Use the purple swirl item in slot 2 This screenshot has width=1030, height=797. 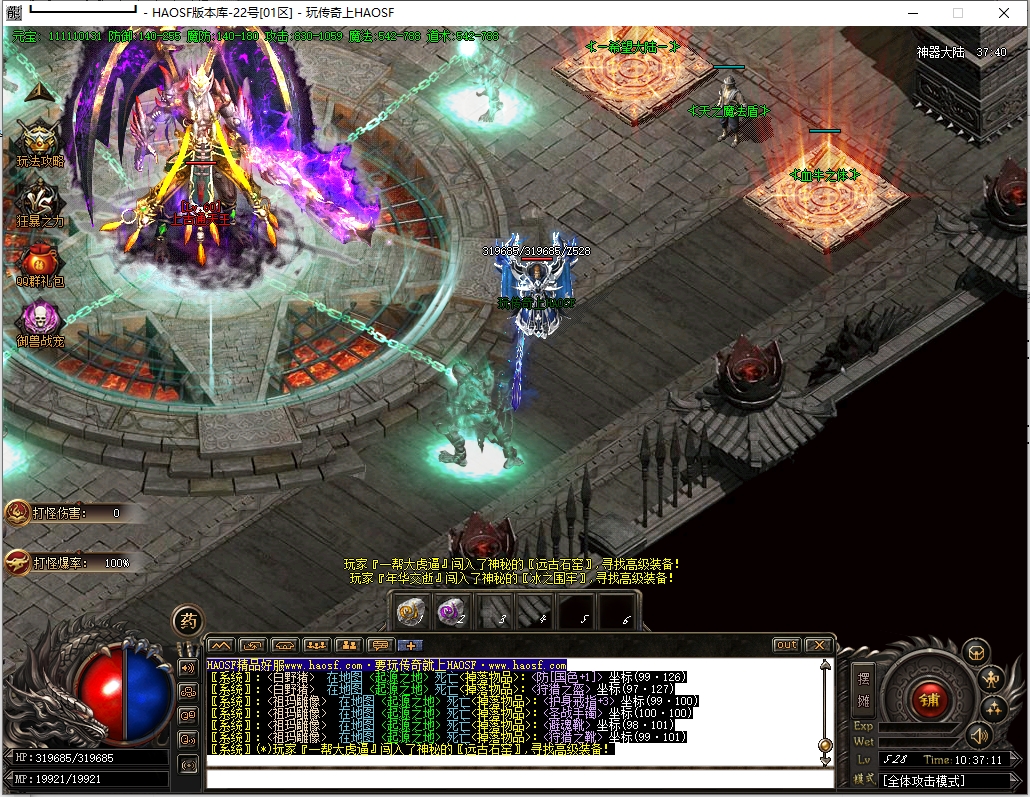[452, 612]
